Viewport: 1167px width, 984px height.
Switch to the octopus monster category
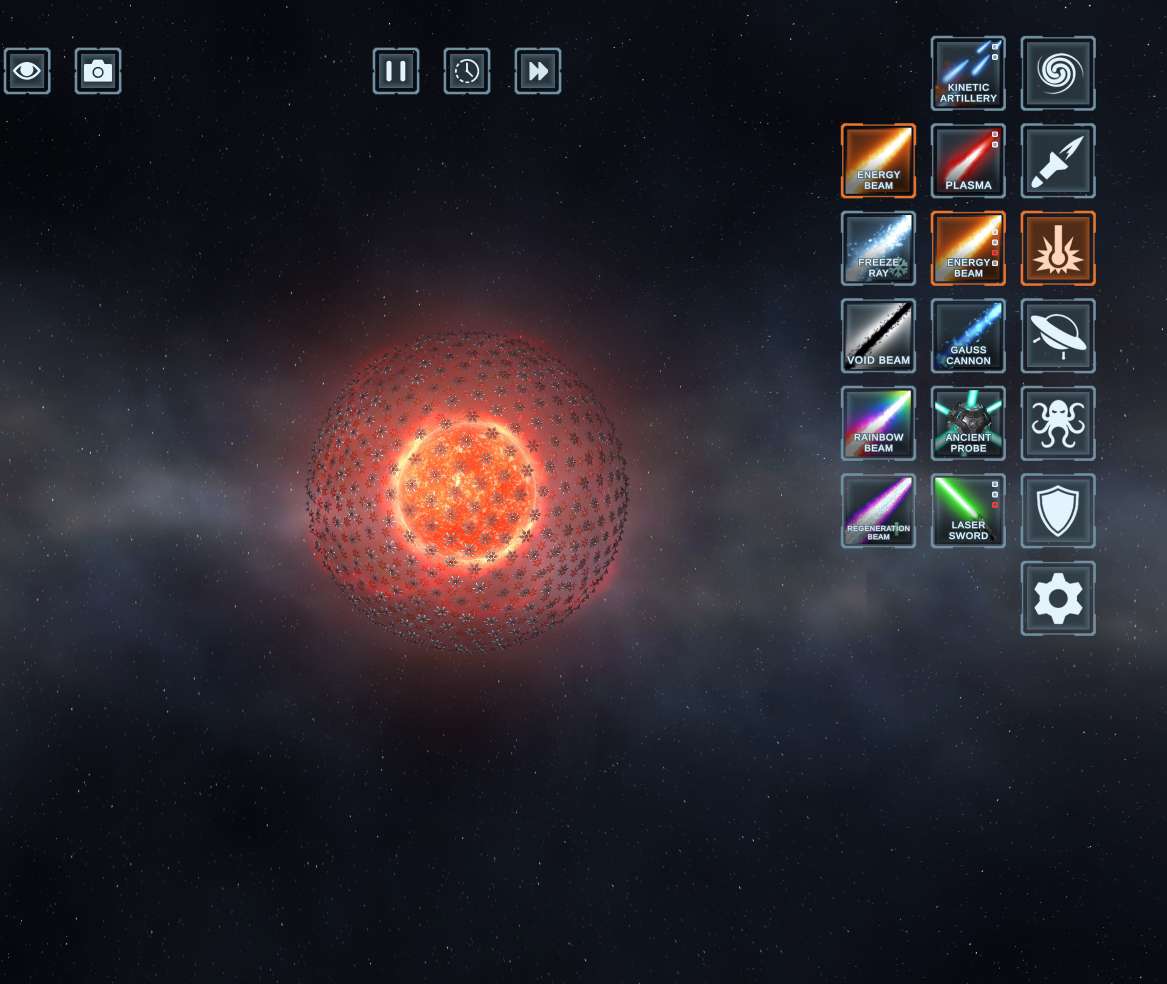[x=1058, y=423]
